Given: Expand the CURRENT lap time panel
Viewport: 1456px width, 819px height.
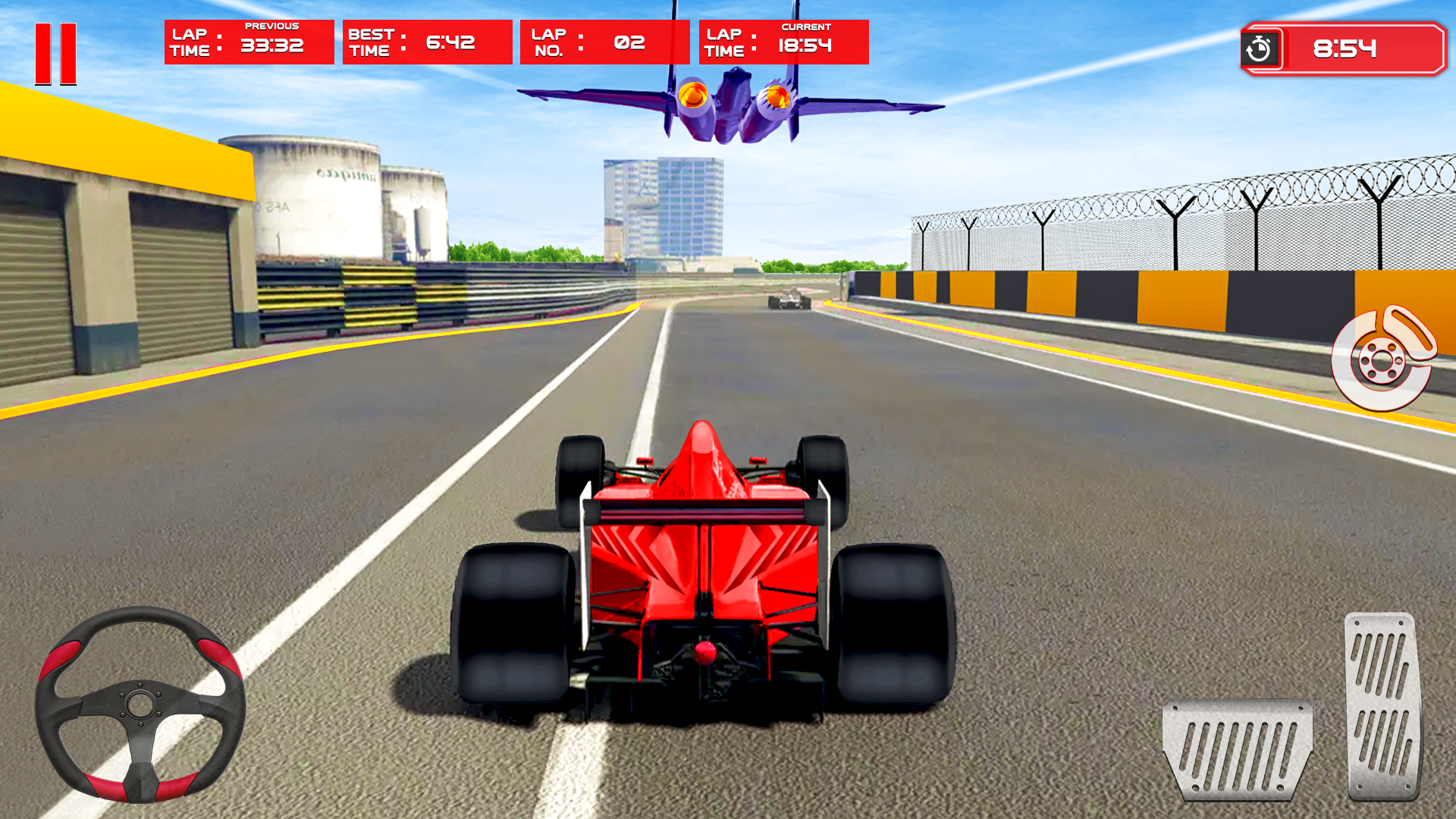Looking at the screenshot, I should (x=783, y=42).
